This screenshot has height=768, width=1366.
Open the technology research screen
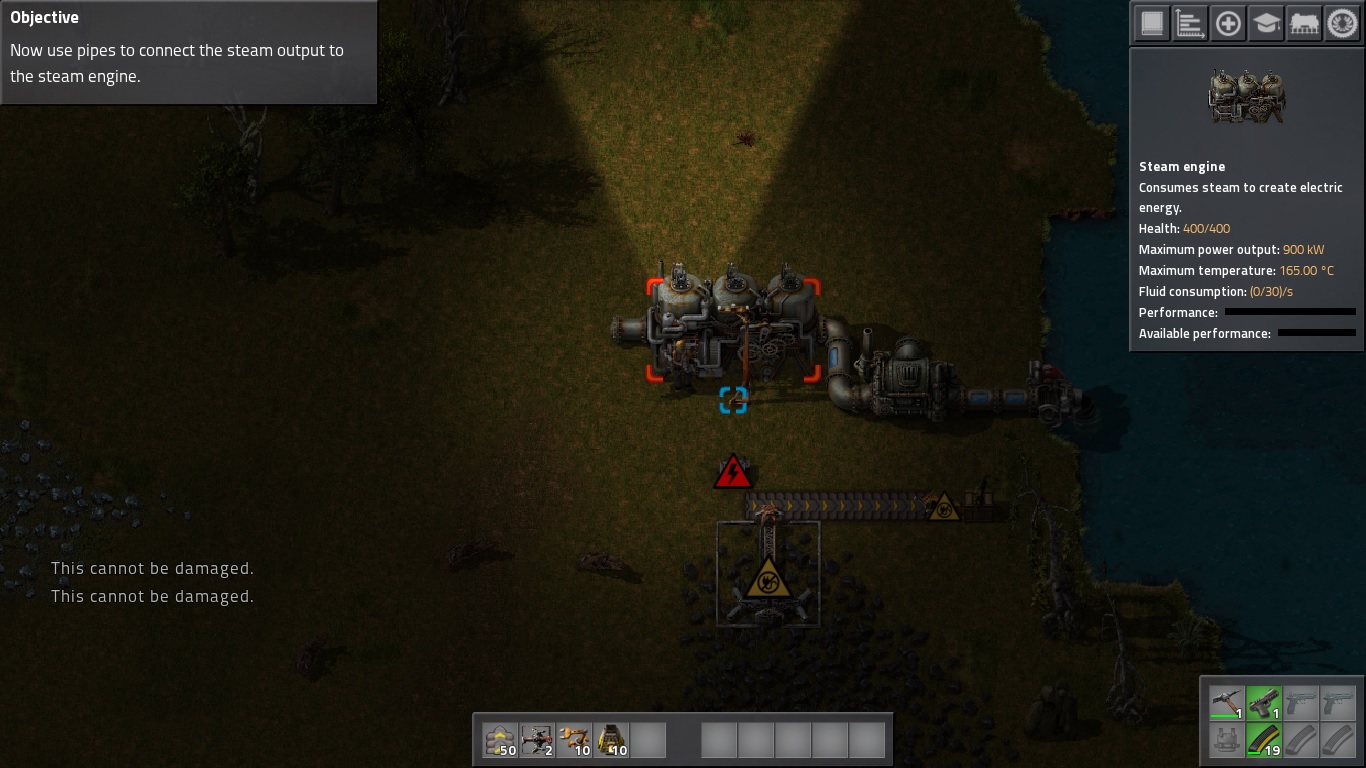(1341, 22)
